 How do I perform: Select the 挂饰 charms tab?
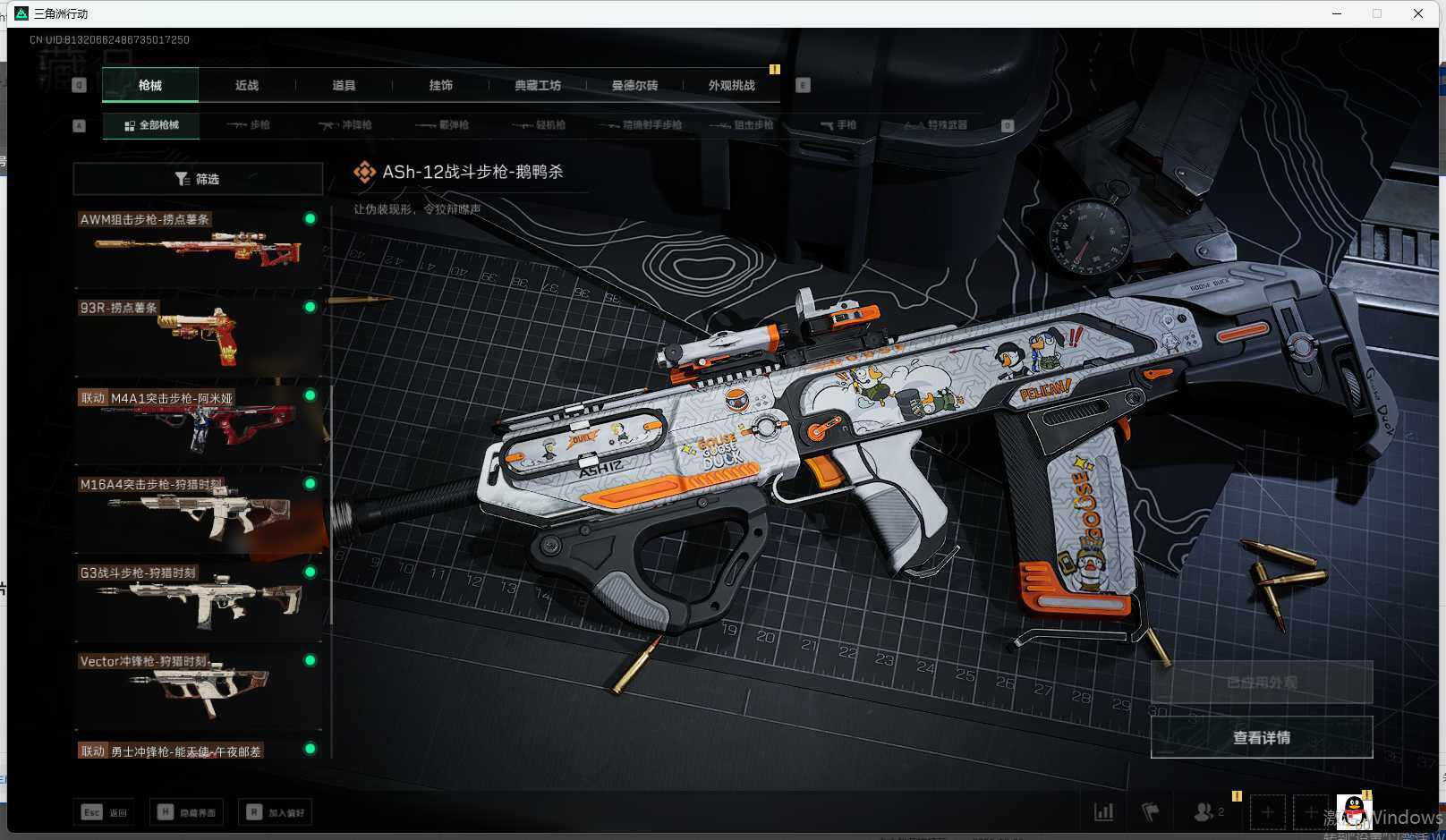coord(440,85)
